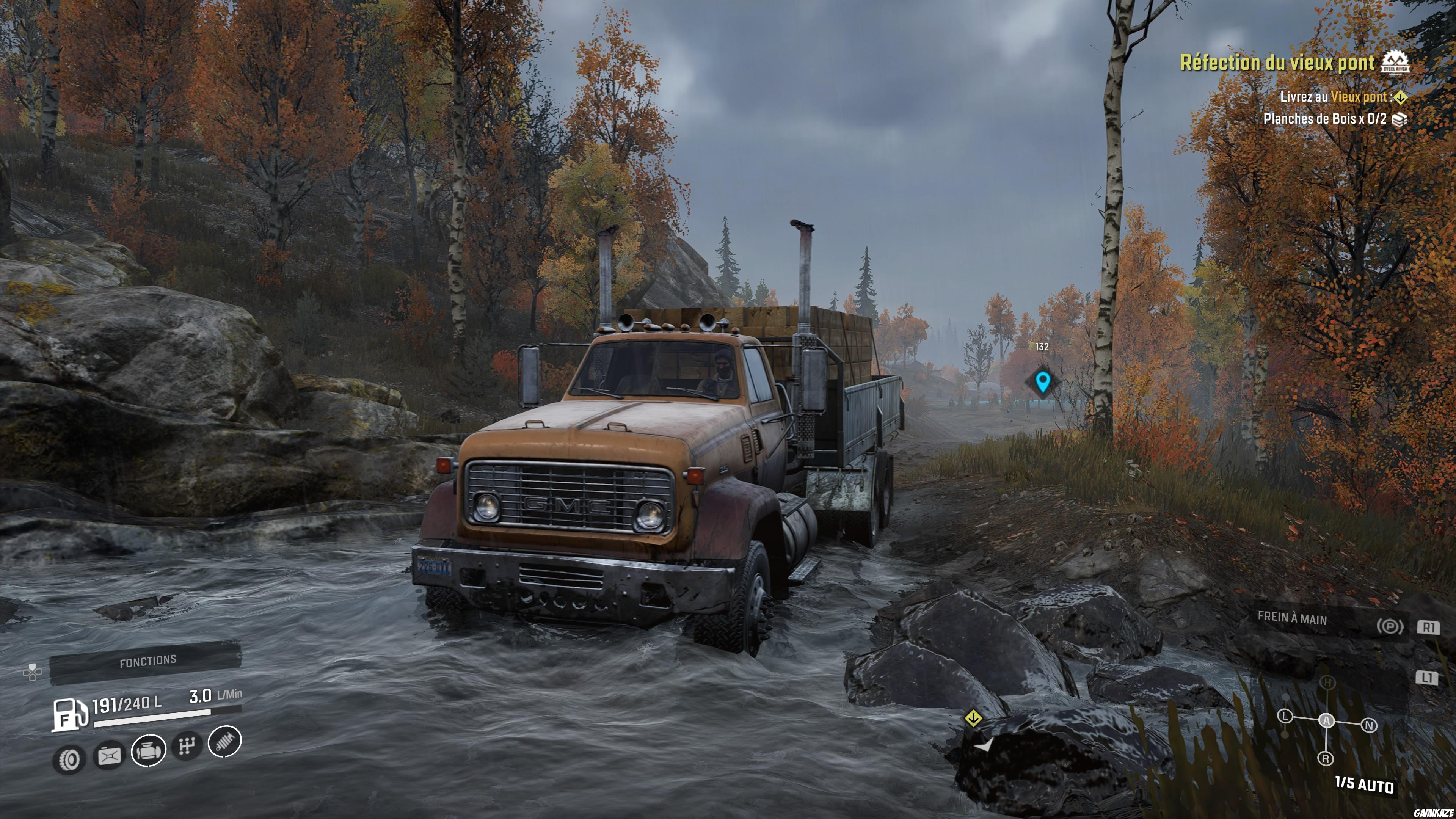Shift into N neutral
The height and width of the screenshot is (819, 1456).
[x=1369, y=725]
